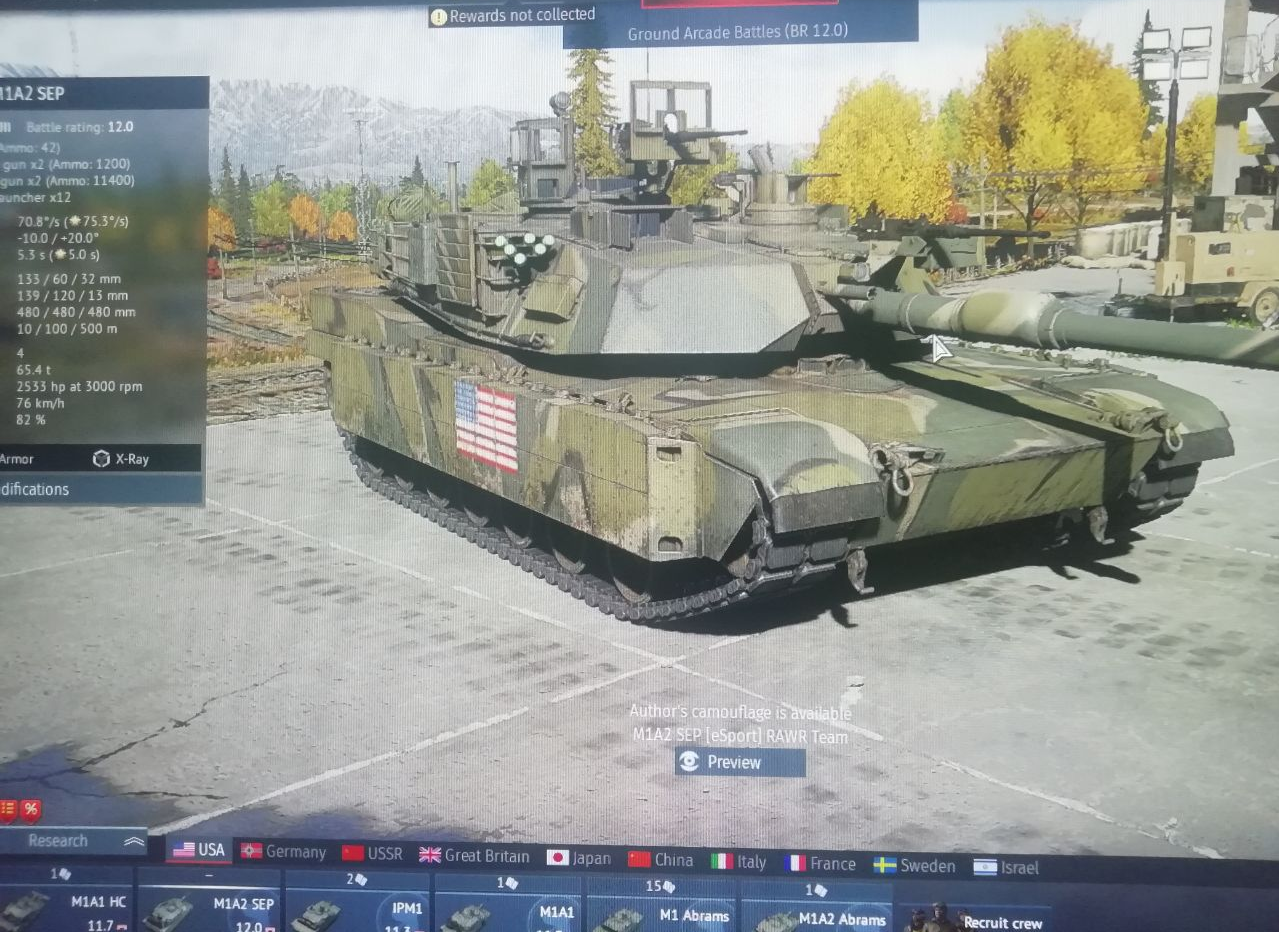Open the Rewards not collected notice
The width and height of the screenshot is (1279, 932).
[x=512, y=16]
